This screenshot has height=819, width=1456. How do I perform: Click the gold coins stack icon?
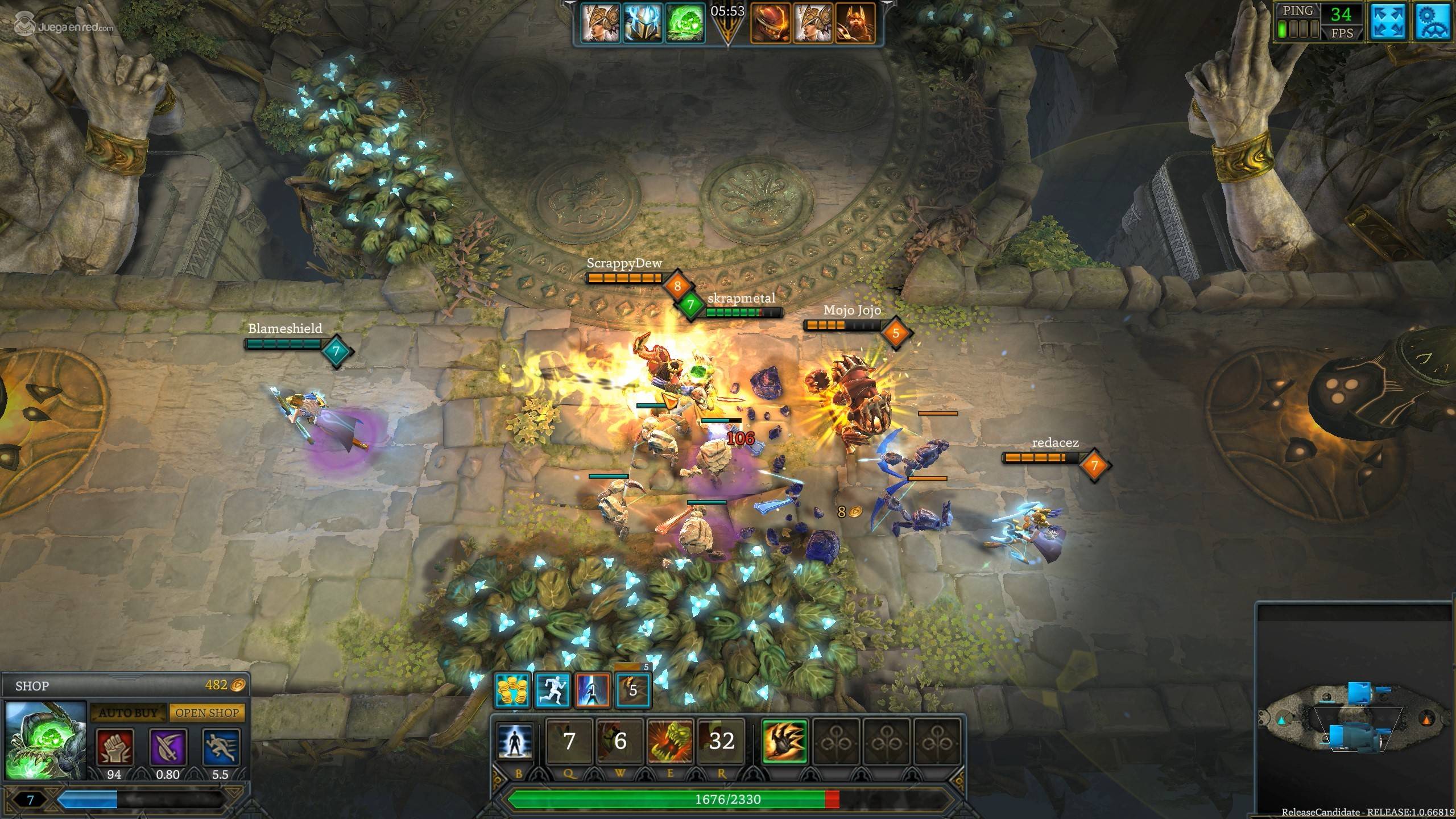pos(512,690)
